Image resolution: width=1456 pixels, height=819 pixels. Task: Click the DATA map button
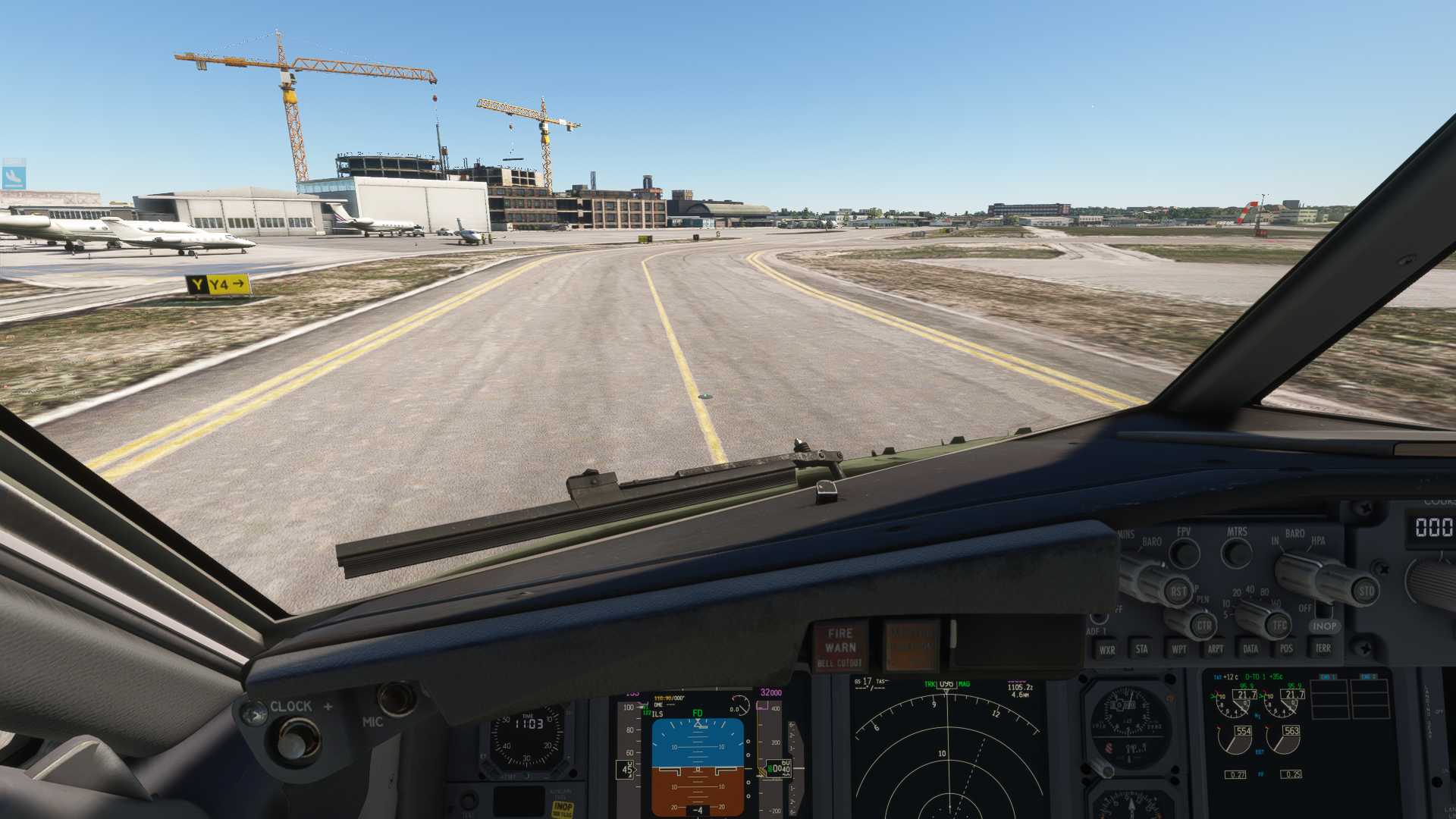coord(1250,649)
